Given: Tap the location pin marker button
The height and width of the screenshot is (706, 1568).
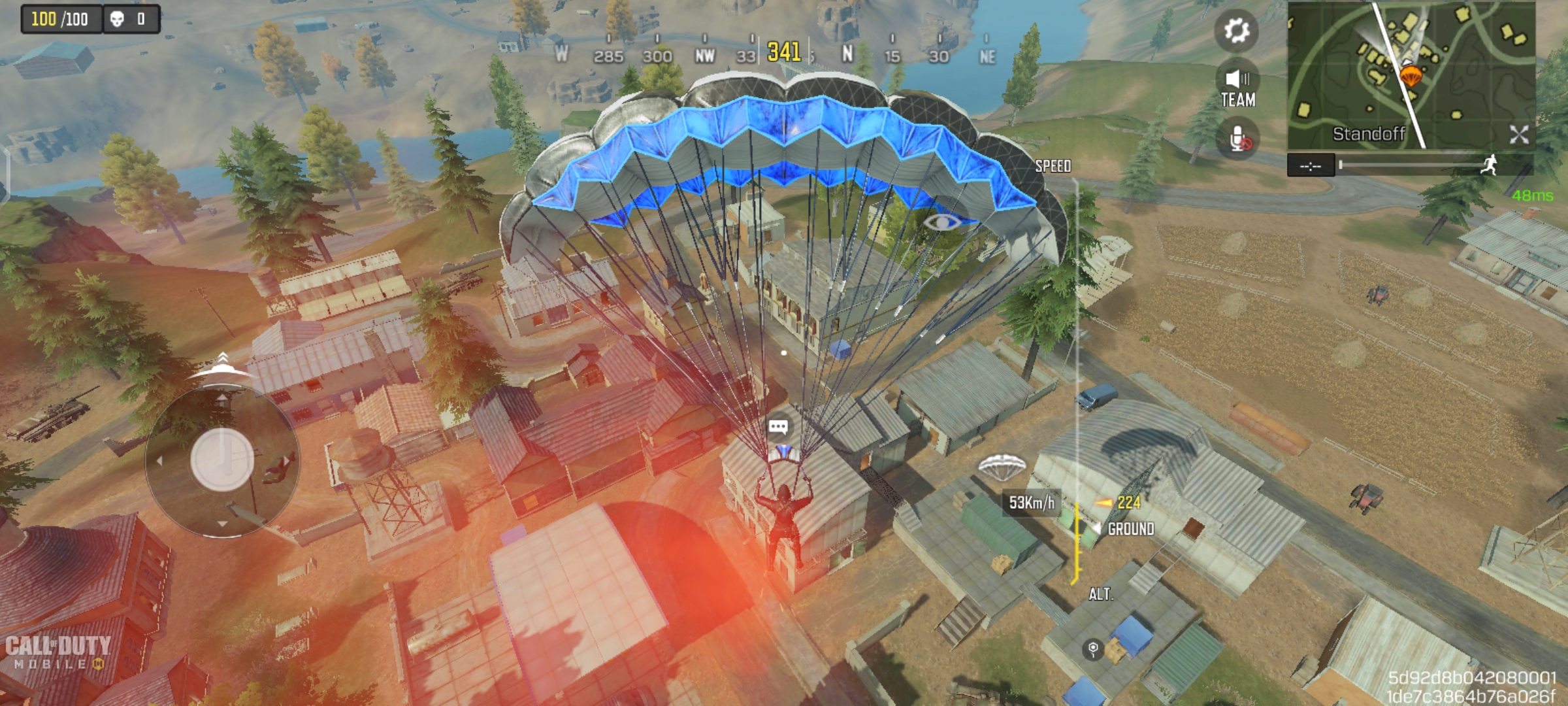Looking at the screenshot, I should click(1093, 648).
